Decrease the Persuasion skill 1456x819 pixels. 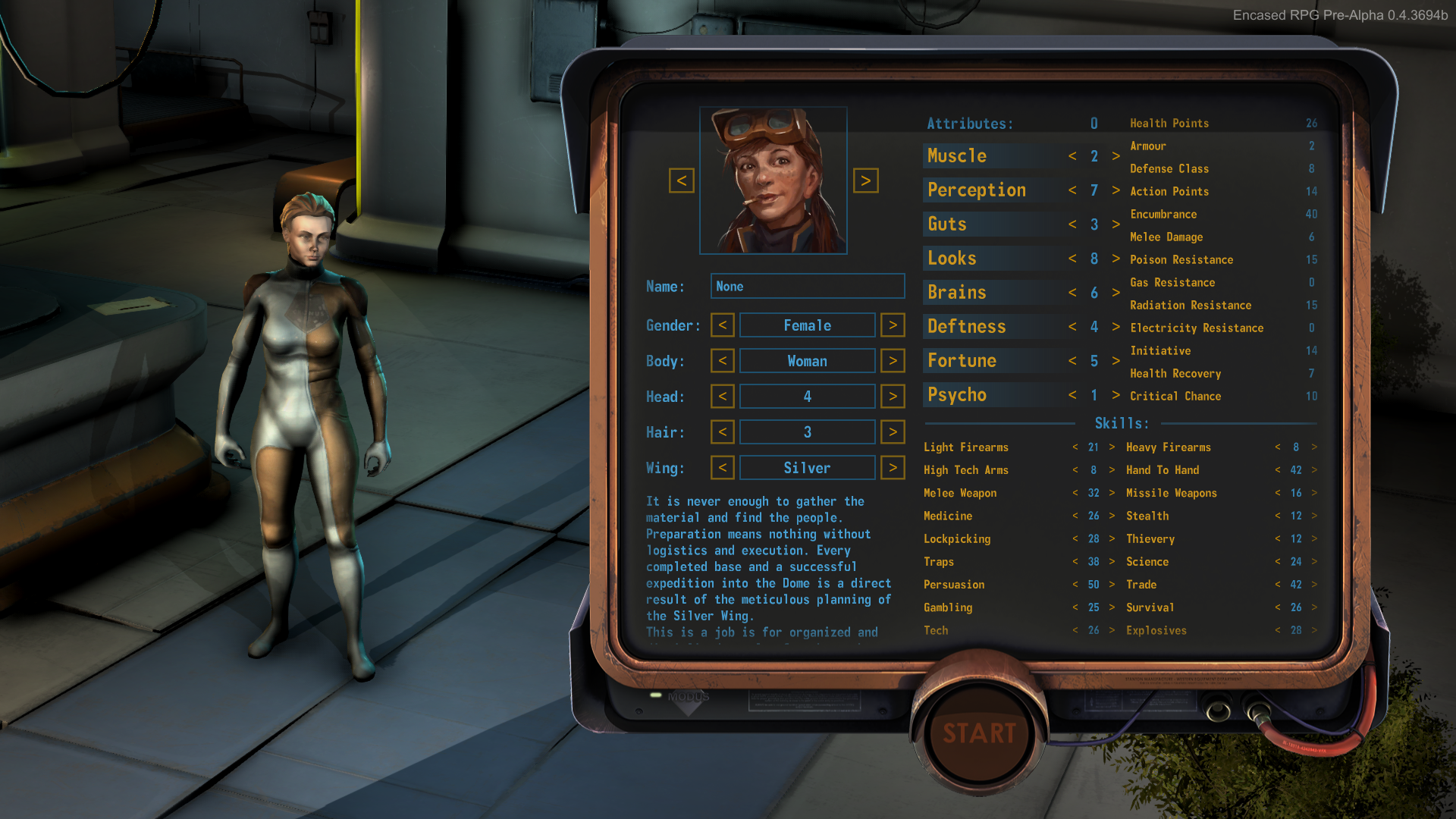tap(1075, 585)
